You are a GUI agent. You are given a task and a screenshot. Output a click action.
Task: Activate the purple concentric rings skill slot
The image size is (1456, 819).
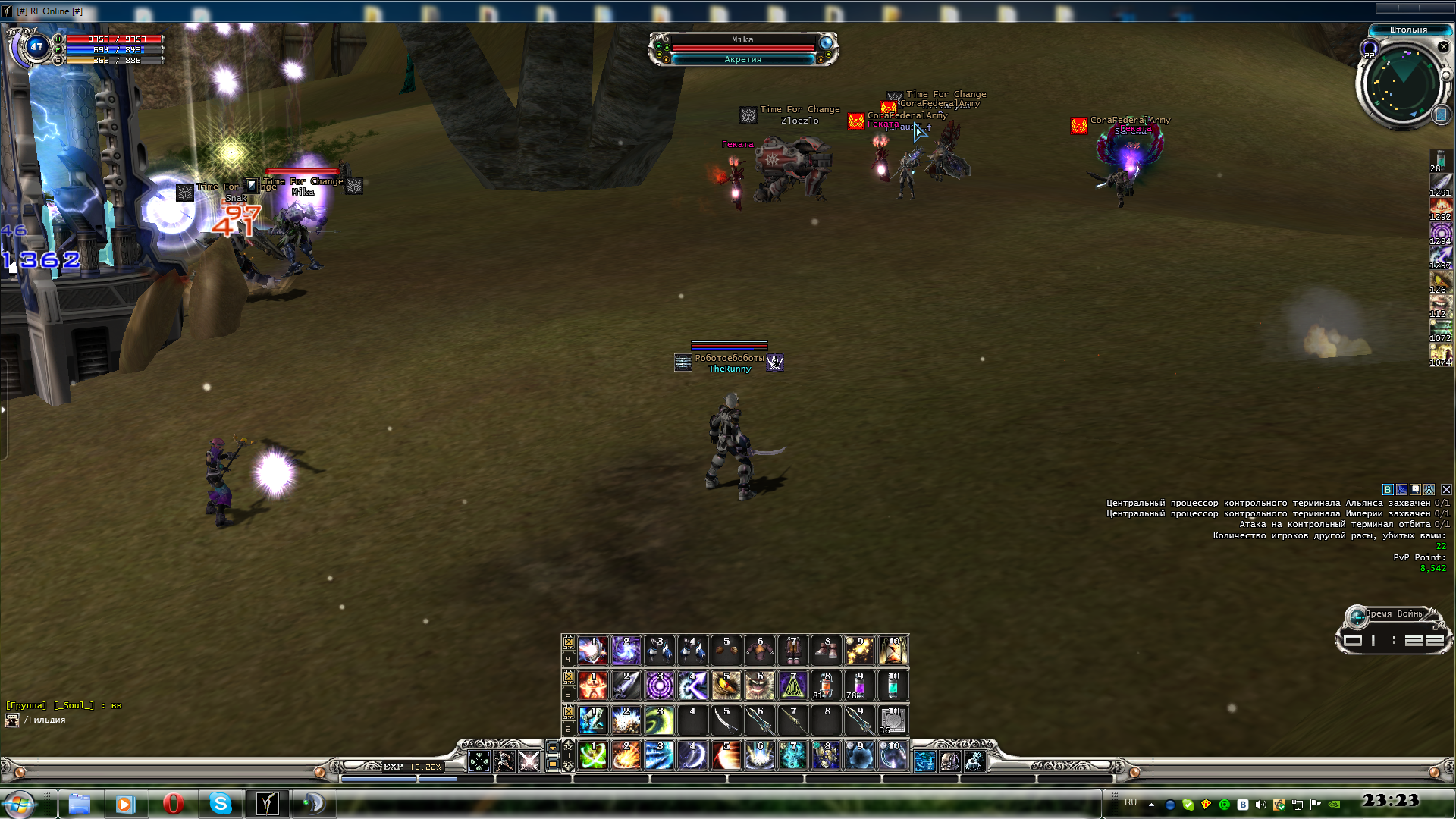pyautogui.click(x=660, y=686)
